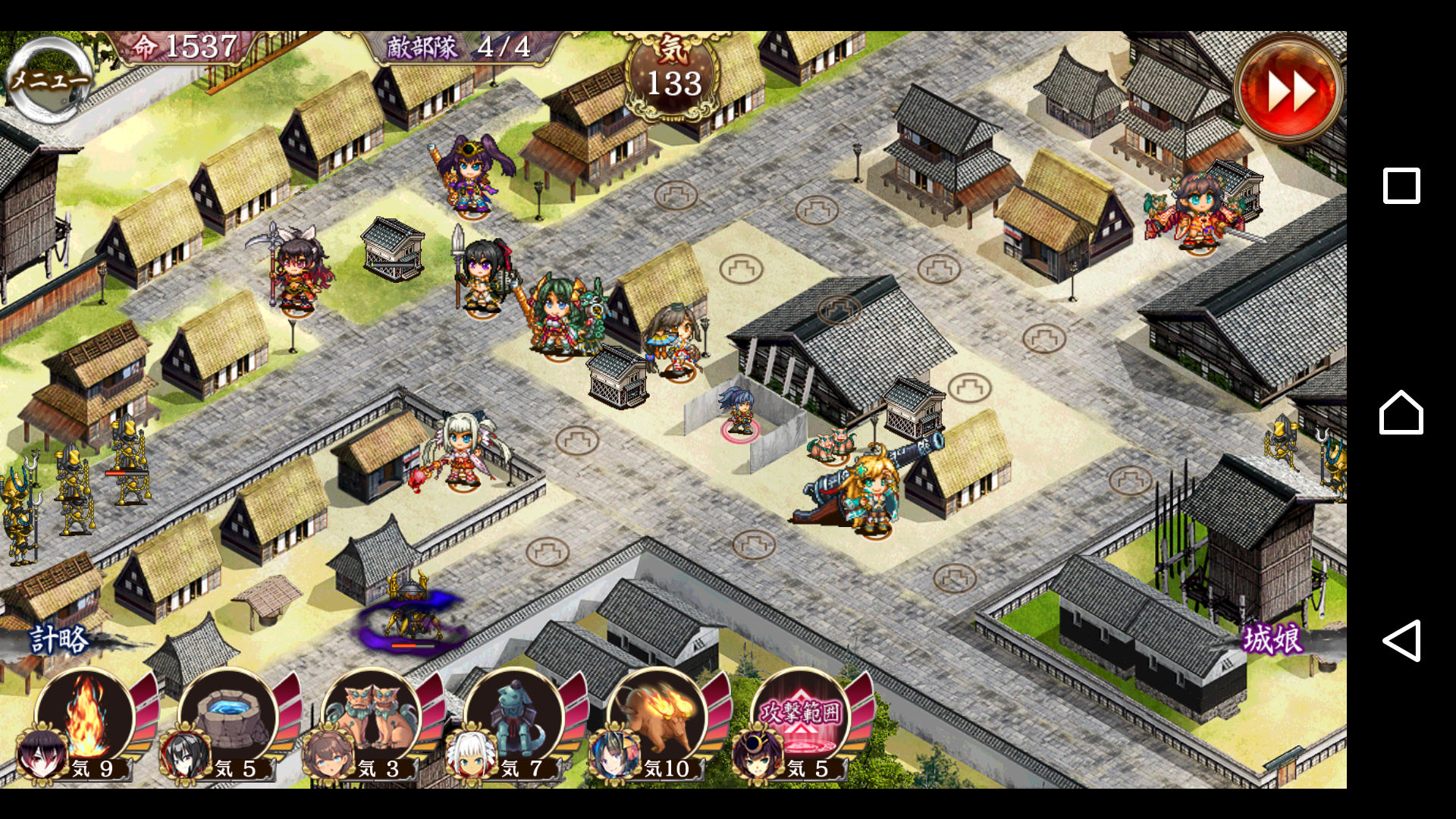This screenshot has height=819, width=1456.
Task: Switch to the 城娘 castle girl panel
Action: pyautogui.click(x=1272, y=639)
